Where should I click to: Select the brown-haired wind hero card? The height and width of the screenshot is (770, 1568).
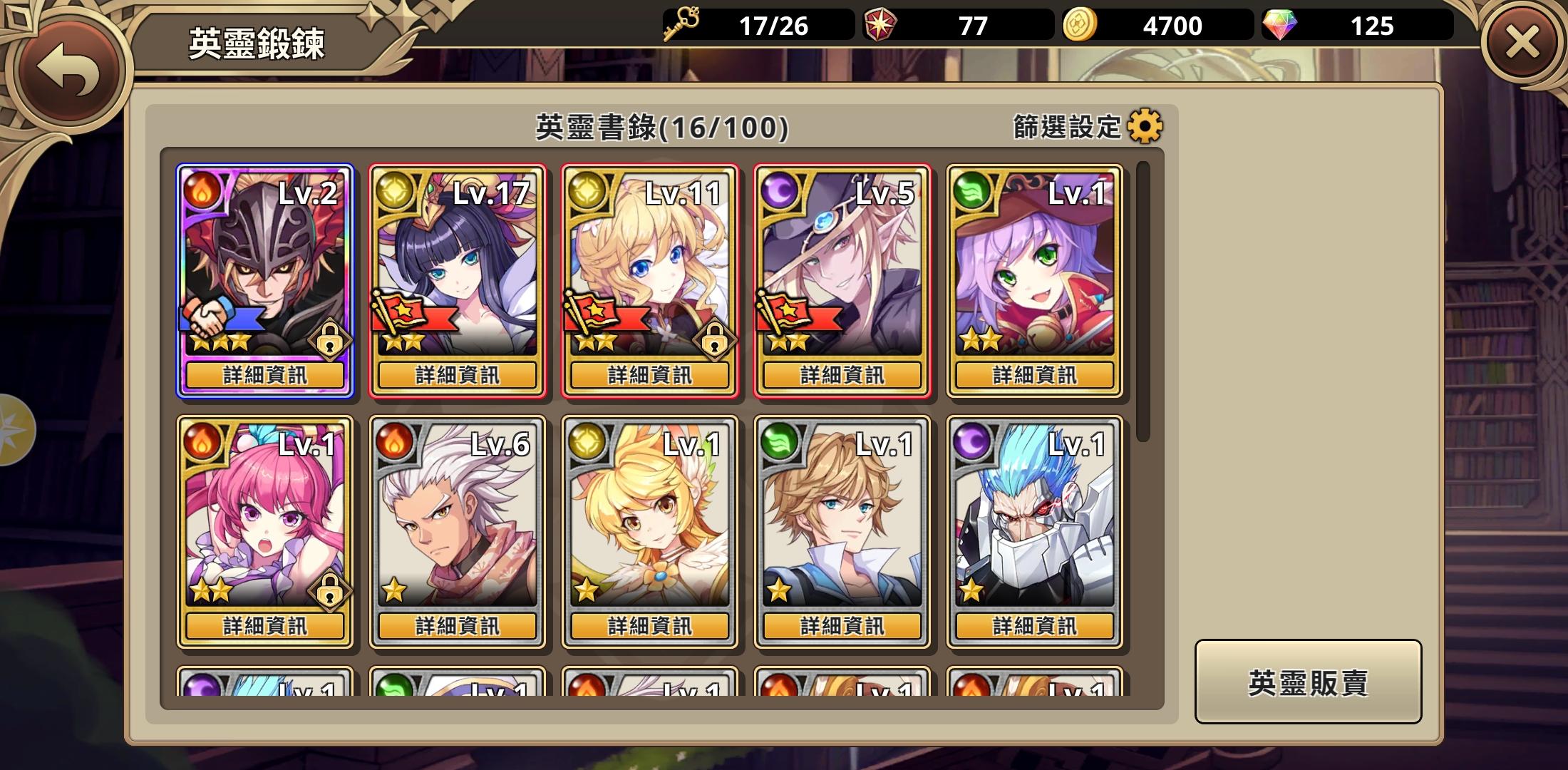click(842, 515)
